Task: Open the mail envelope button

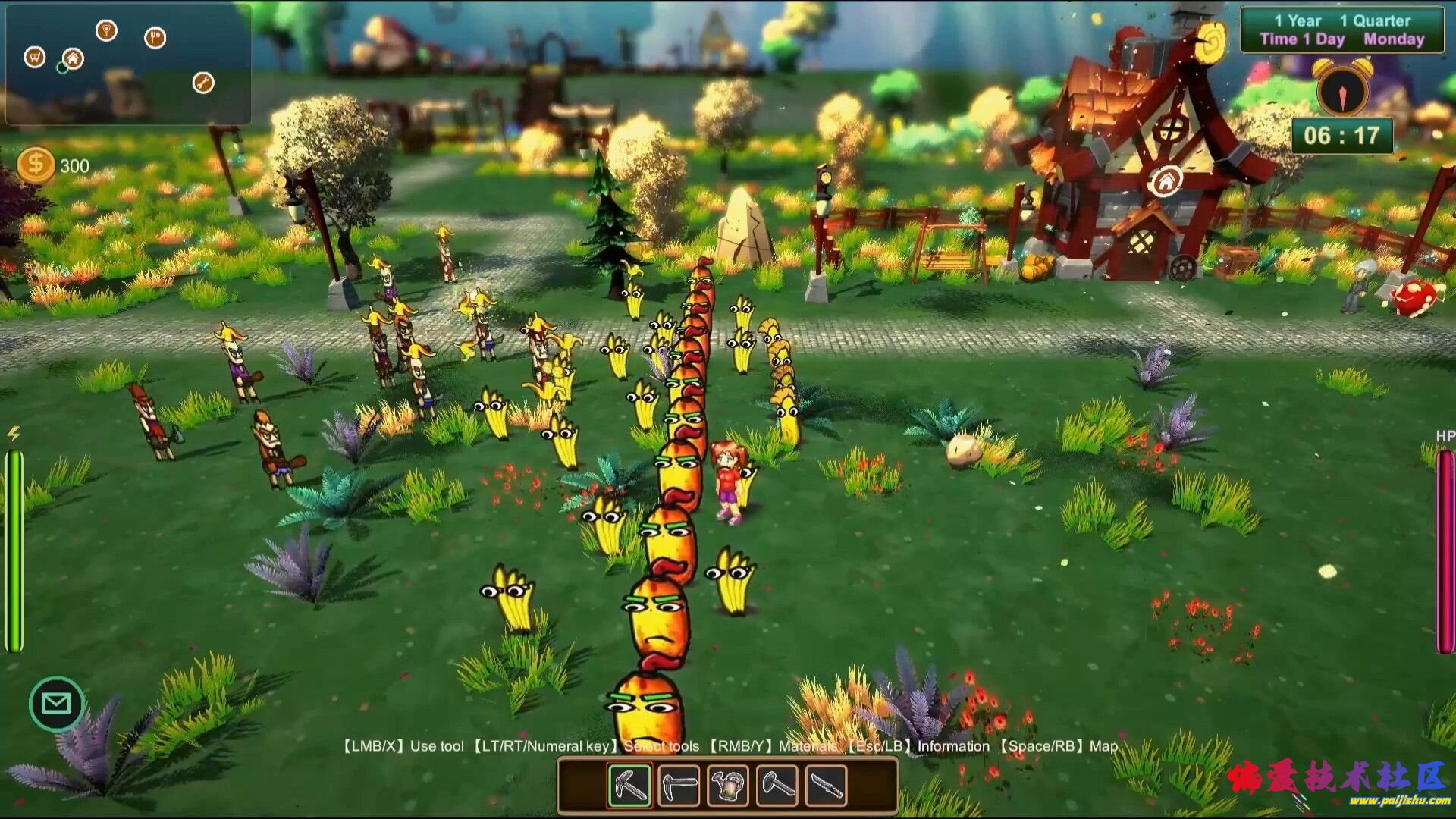Action: click(57, 704)
